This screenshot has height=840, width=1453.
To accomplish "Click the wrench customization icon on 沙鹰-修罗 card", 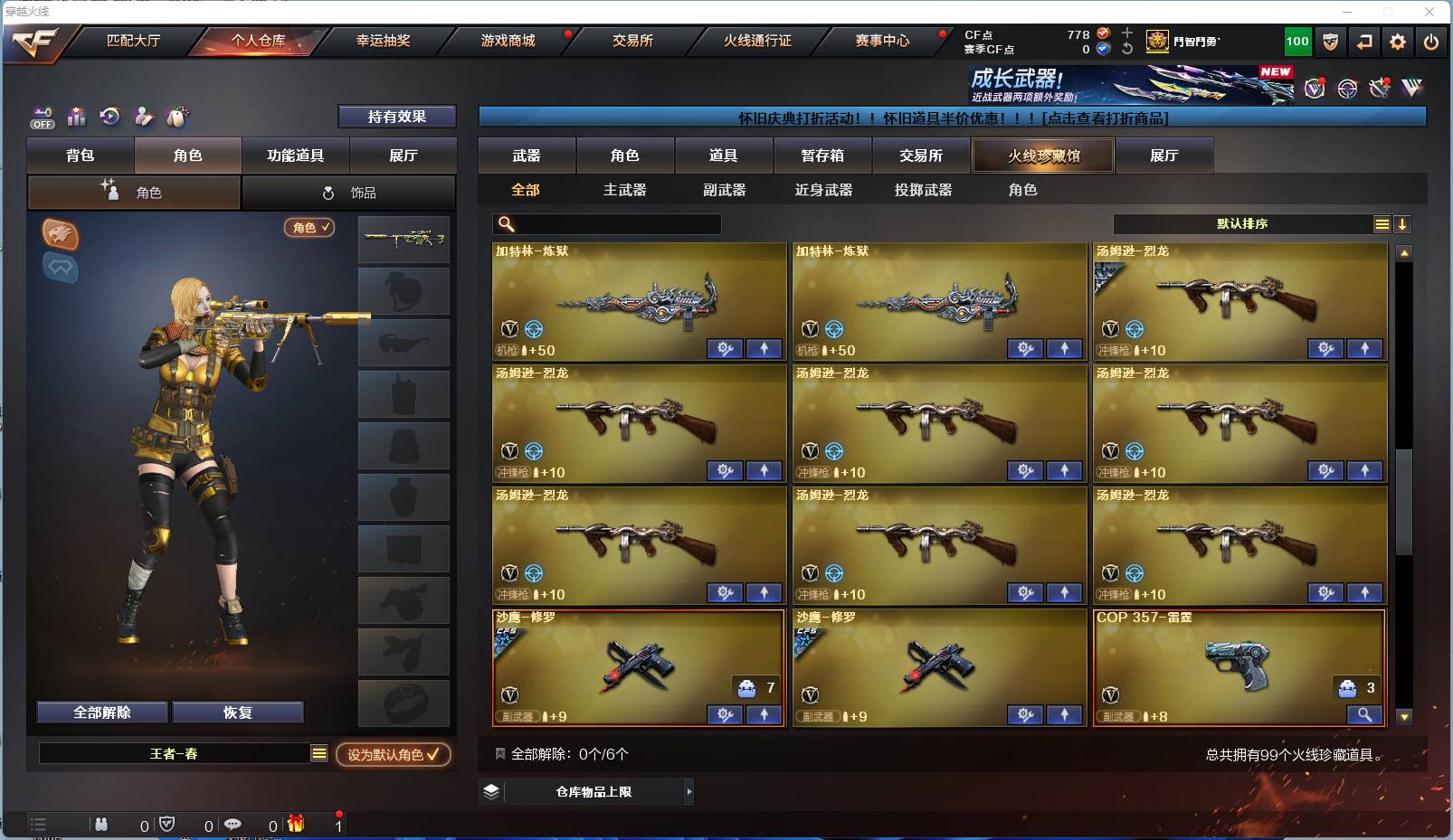I will [724, 714].
